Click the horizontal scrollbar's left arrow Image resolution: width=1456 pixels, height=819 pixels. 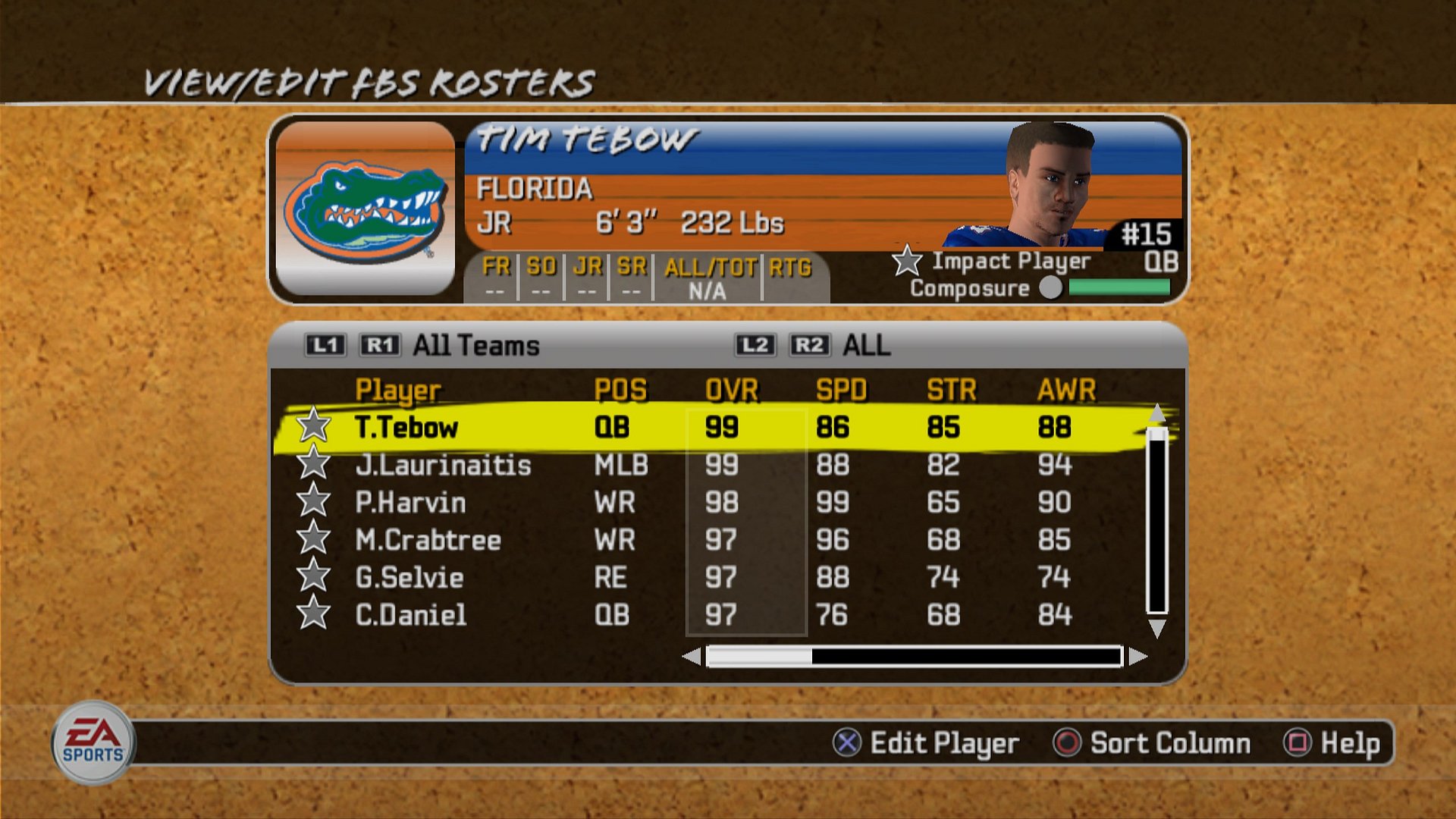point(692,657)
